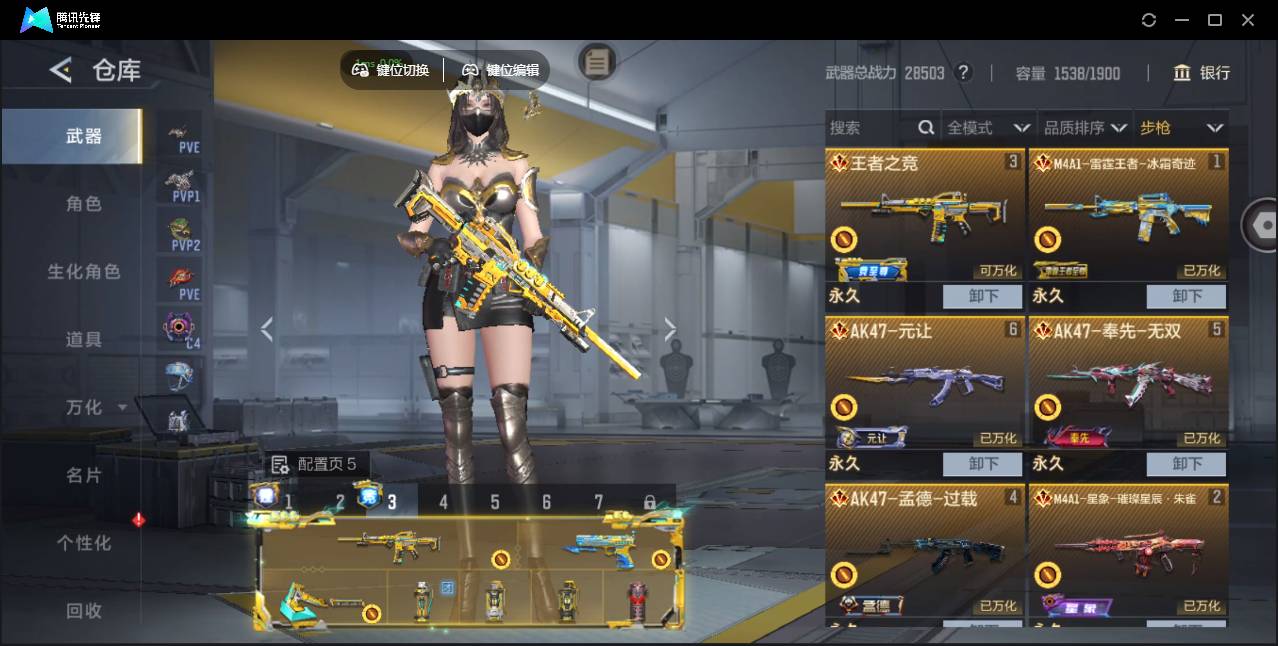The width and height of the screenshot is (1278, 646).
Task: Select the 武器 category tab
Action: [84, 136]
